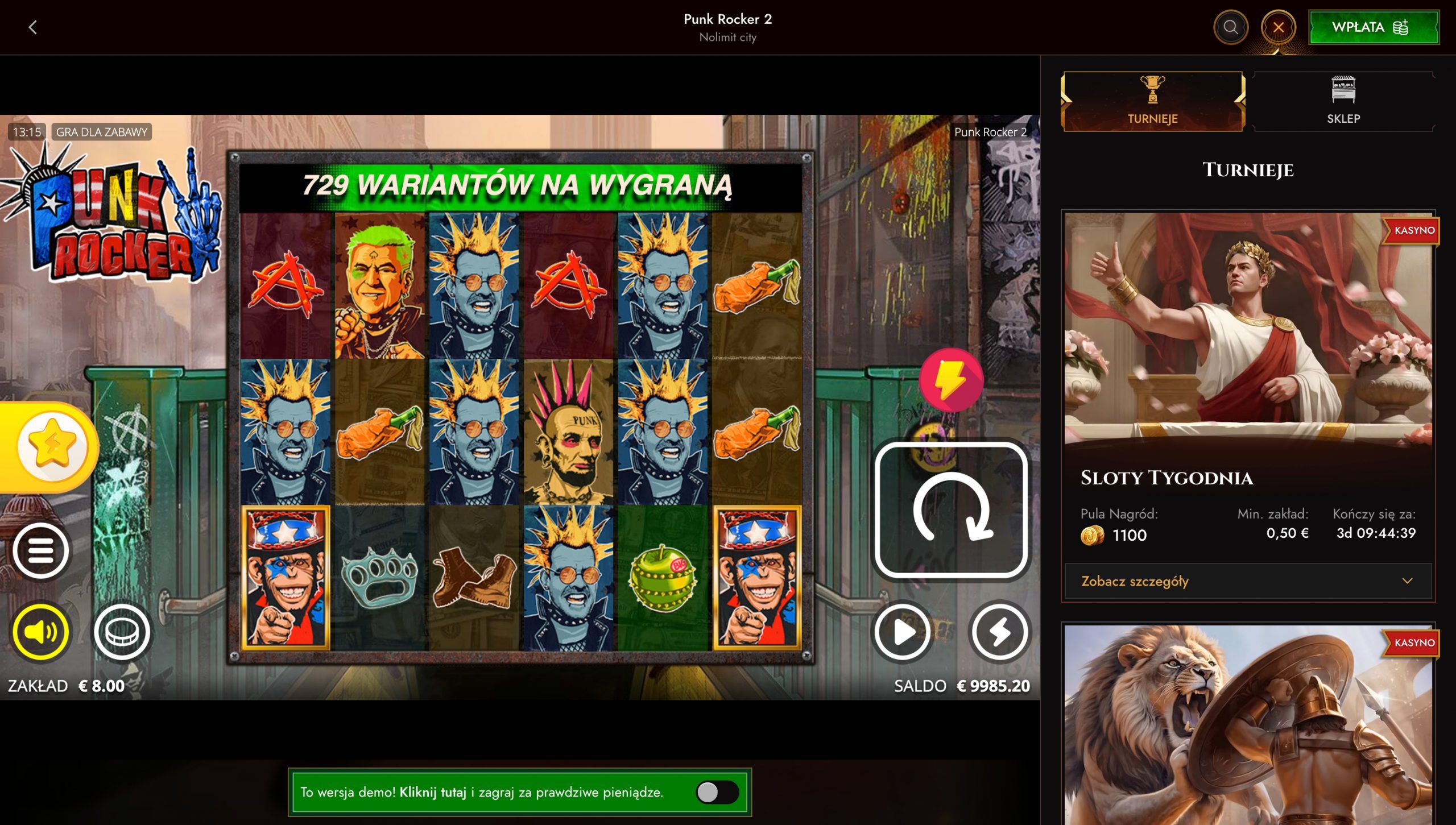The height and width of the screenshot is (825, 1456).
Task: Expand Zobacz szczegóły for Sloty Tygodnia
Action: (1134, 581)
